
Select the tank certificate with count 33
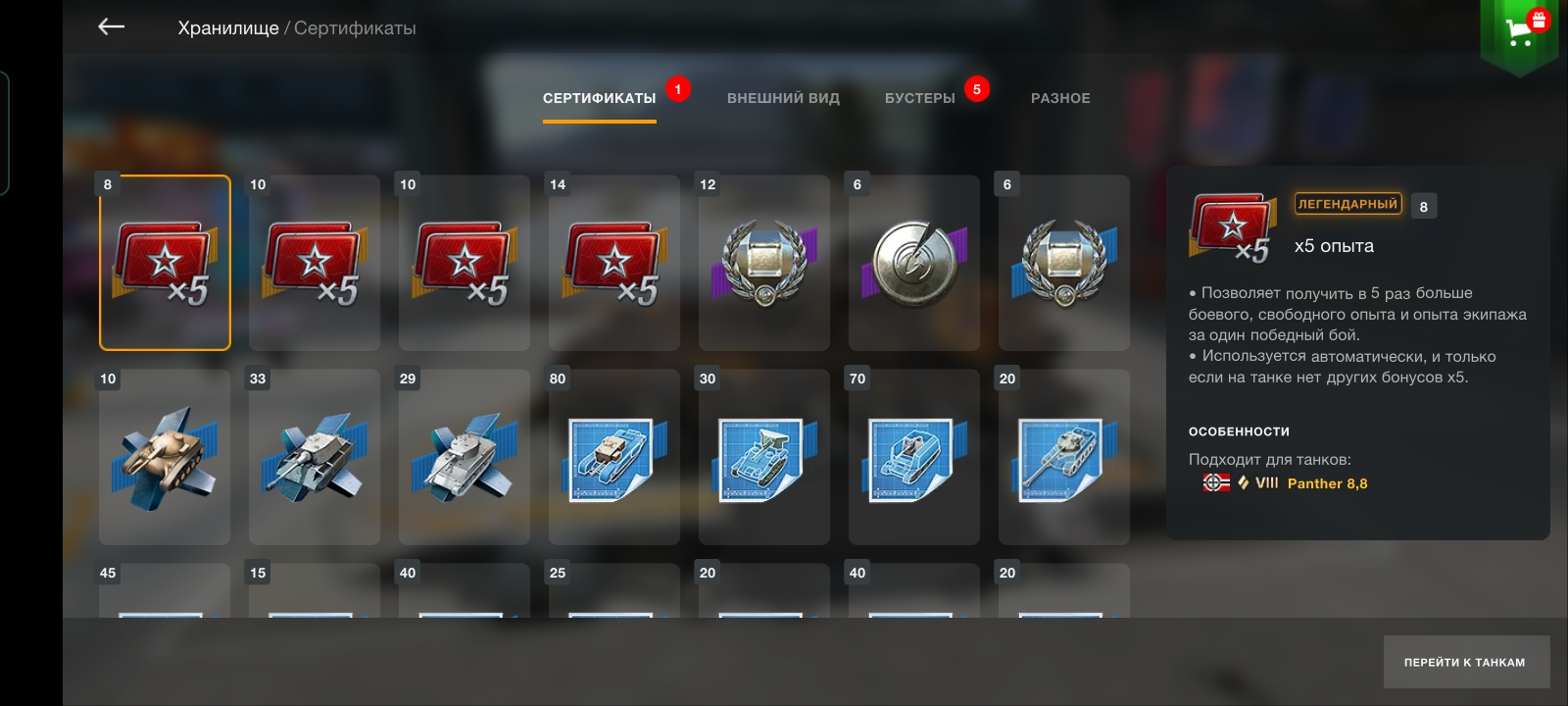click(315, 457)
